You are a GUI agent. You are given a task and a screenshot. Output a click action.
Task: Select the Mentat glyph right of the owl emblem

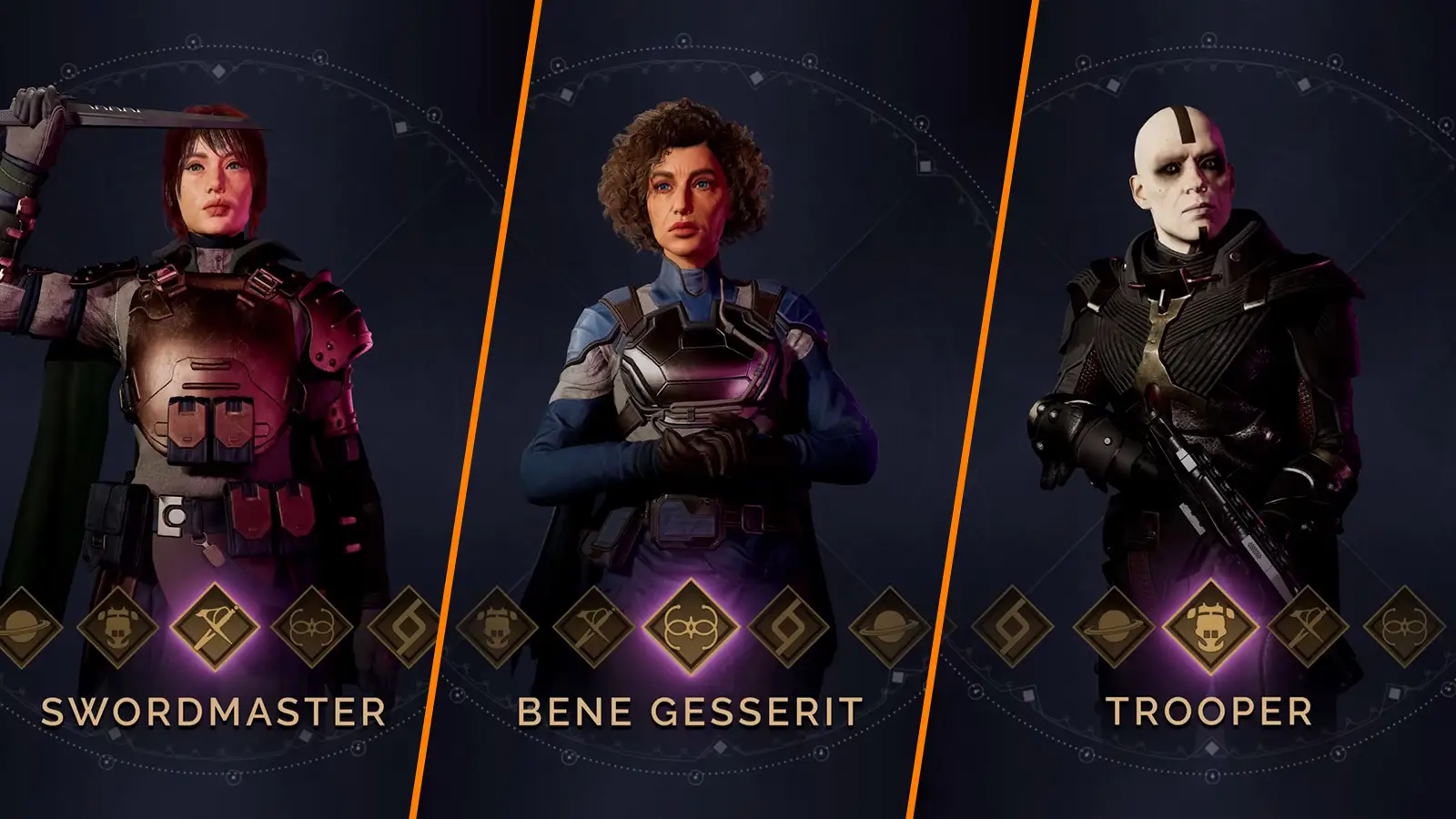pyautogui.click(x=786, y=628)
